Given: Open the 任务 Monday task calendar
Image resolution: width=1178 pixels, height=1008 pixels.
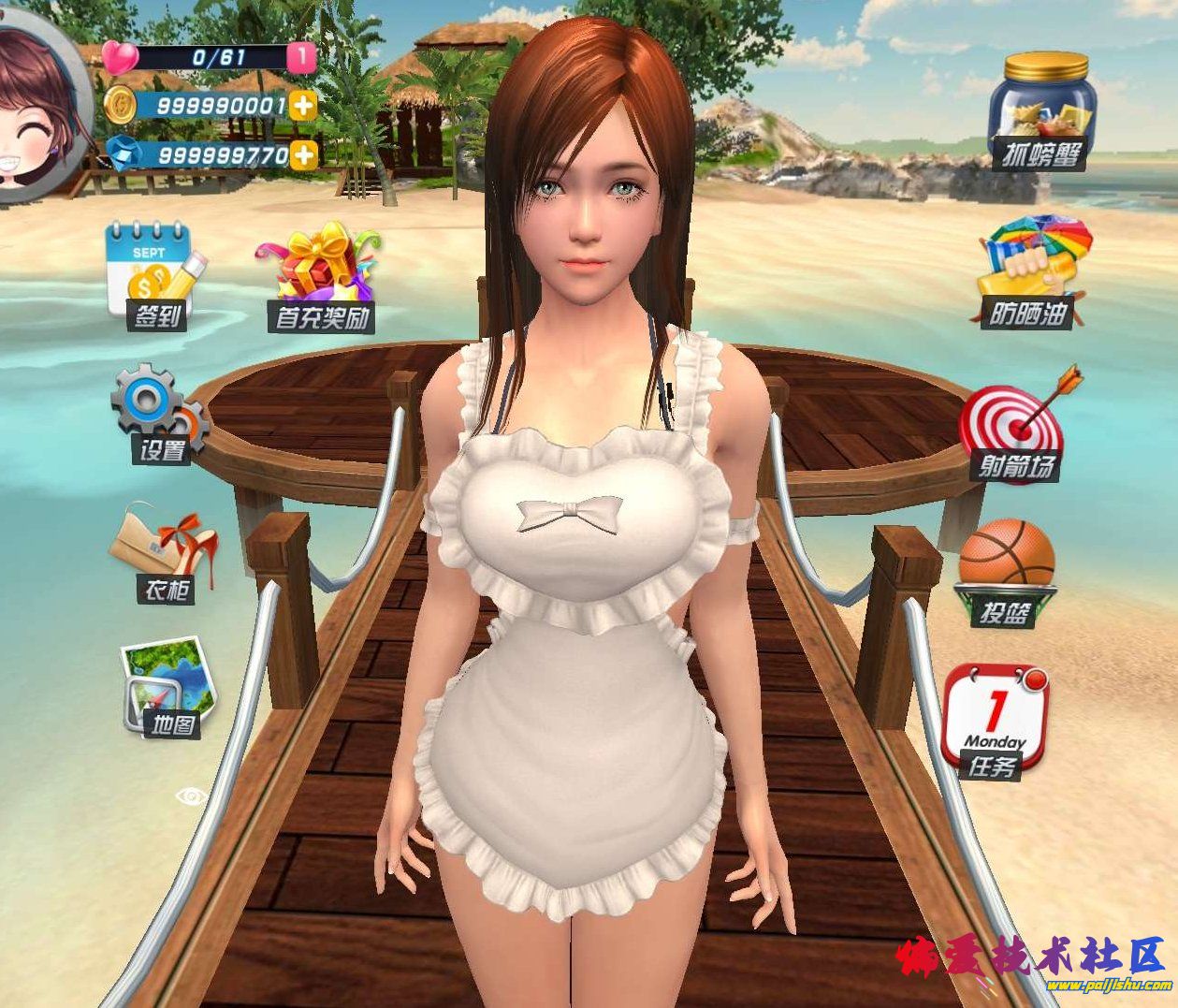Looking at the screenshot, I should [995, 721].
